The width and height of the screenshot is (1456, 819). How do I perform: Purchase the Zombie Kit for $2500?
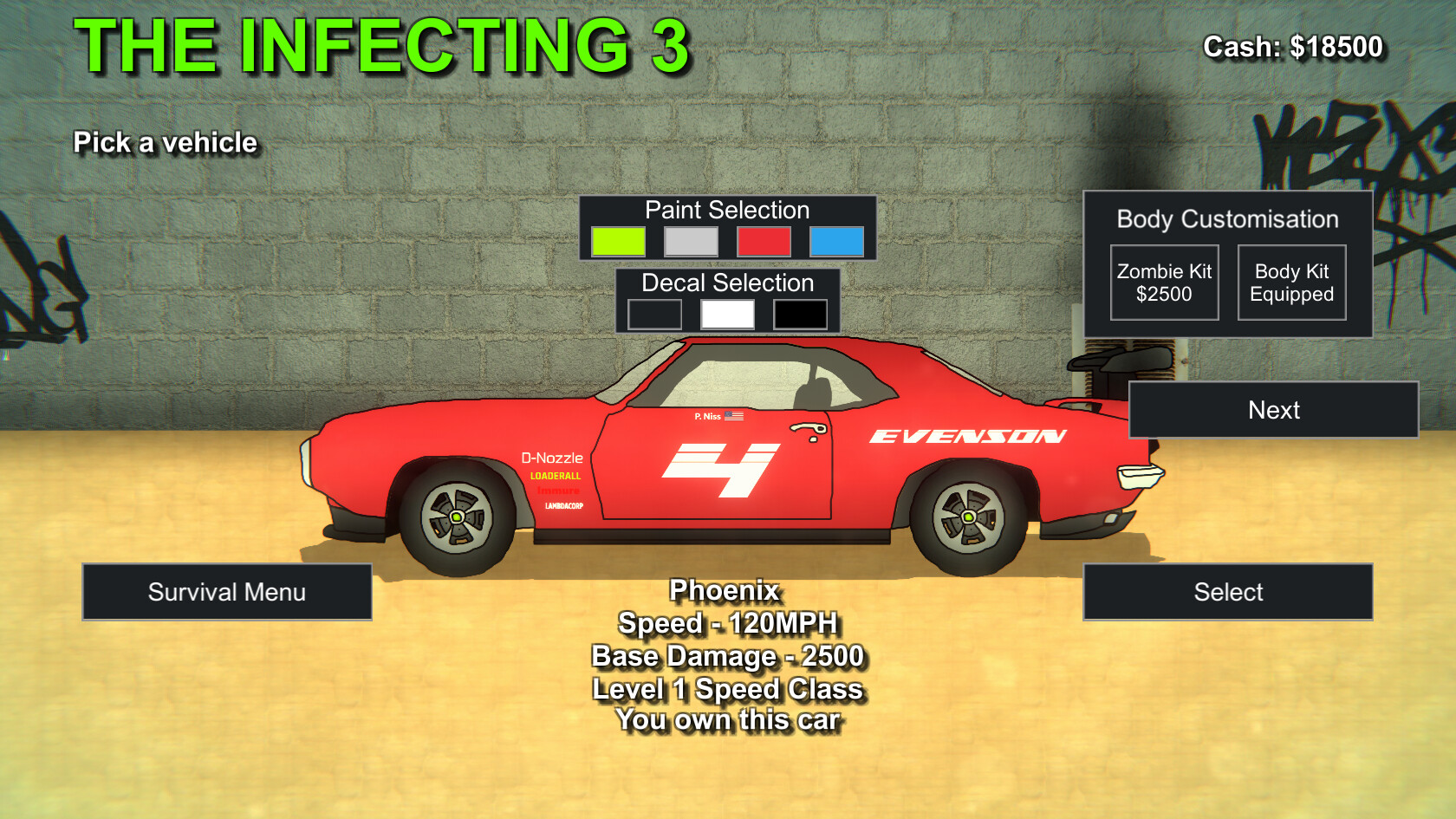(1164, 282)
